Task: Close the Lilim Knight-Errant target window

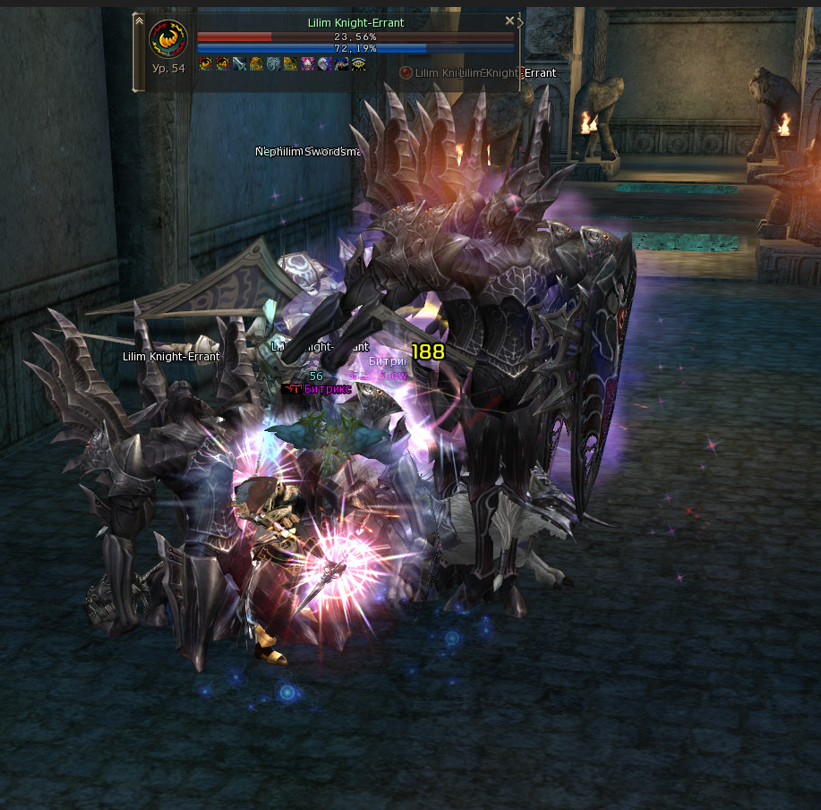Action: [x=509, y=21]
